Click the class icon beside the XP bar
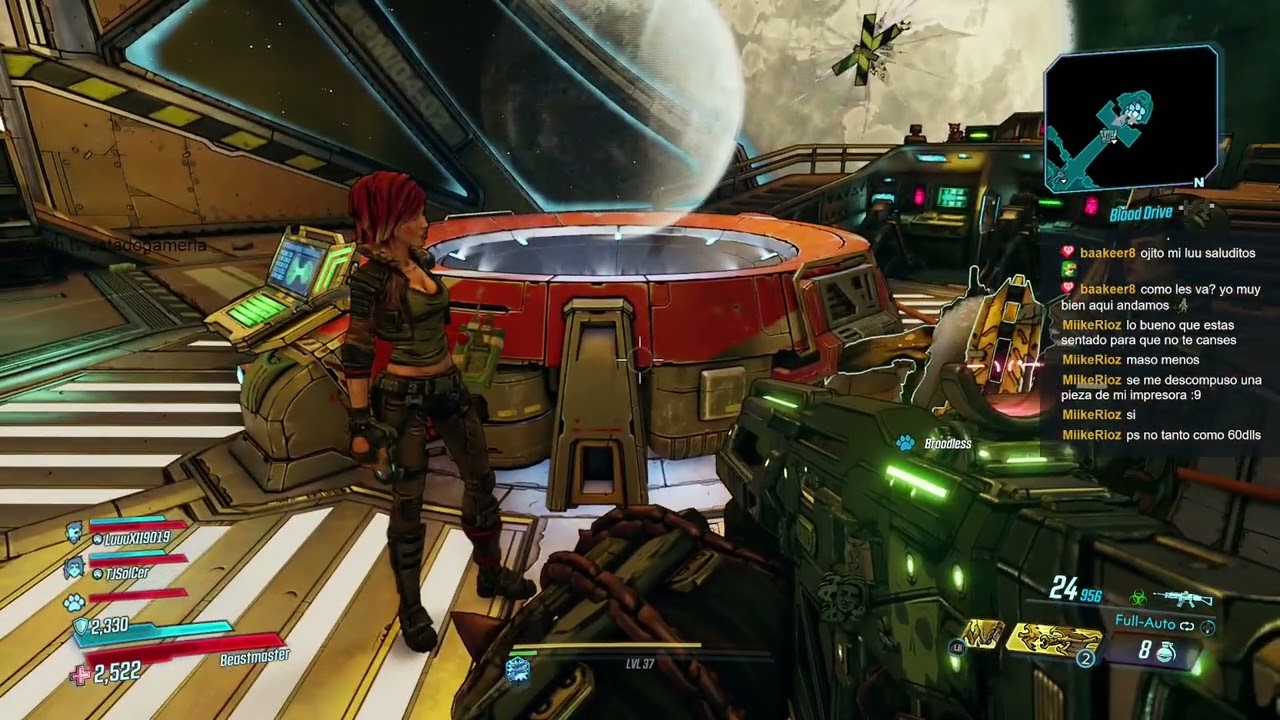The width and height of the screenshot is (1280, 720). [518, 669]
